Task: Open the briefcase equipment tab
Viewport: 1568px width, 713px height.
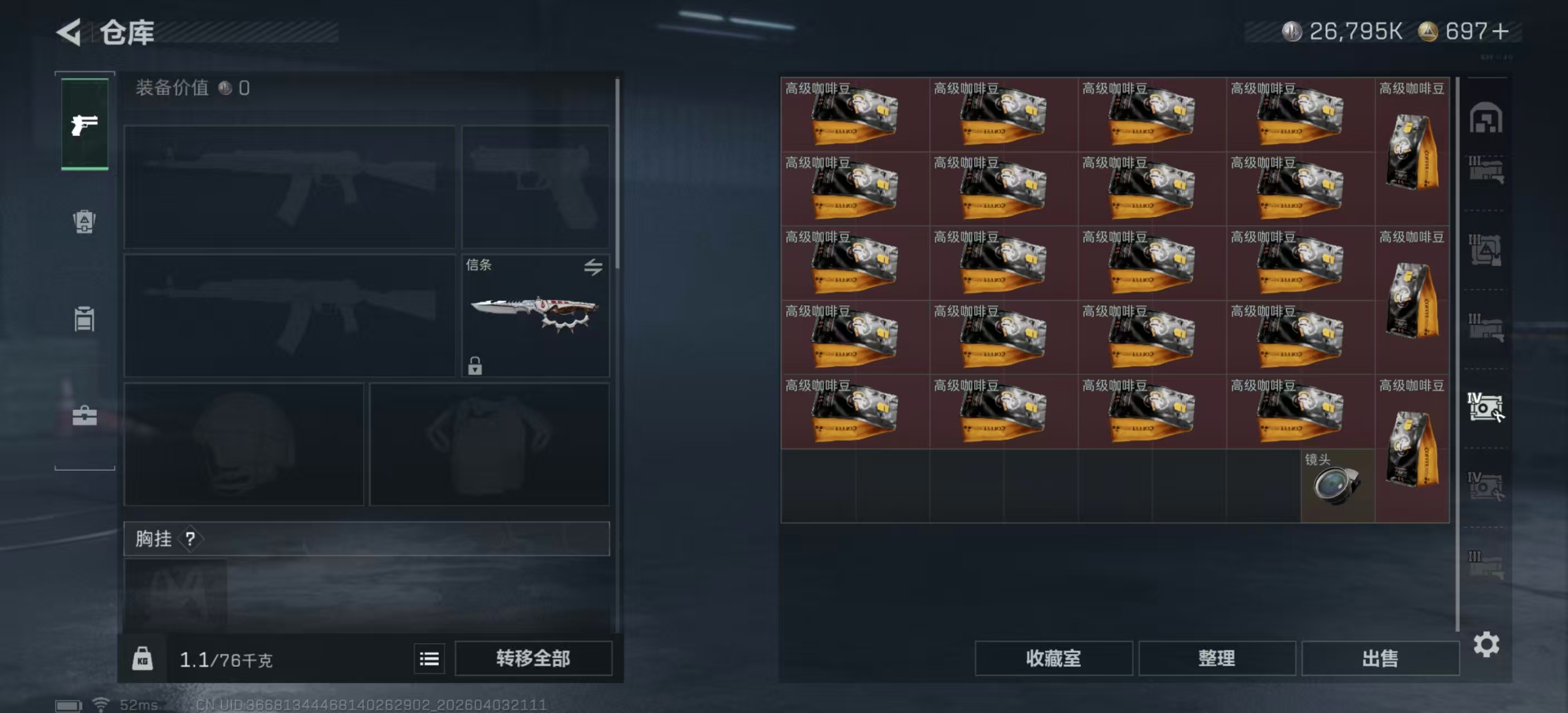Action: point(84,417)
